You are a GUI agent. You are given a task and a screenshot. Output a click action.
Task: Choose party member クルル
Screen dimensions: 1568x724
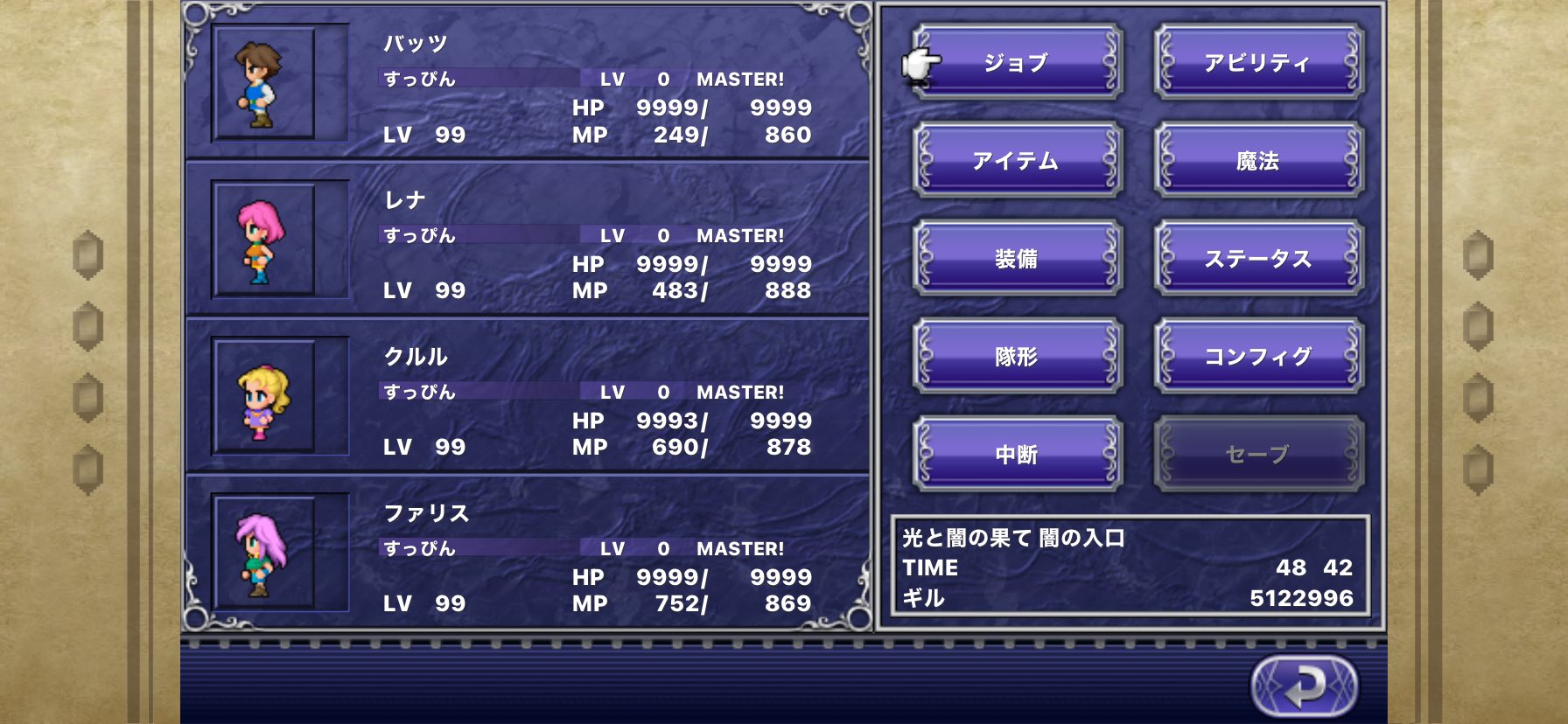527,397
